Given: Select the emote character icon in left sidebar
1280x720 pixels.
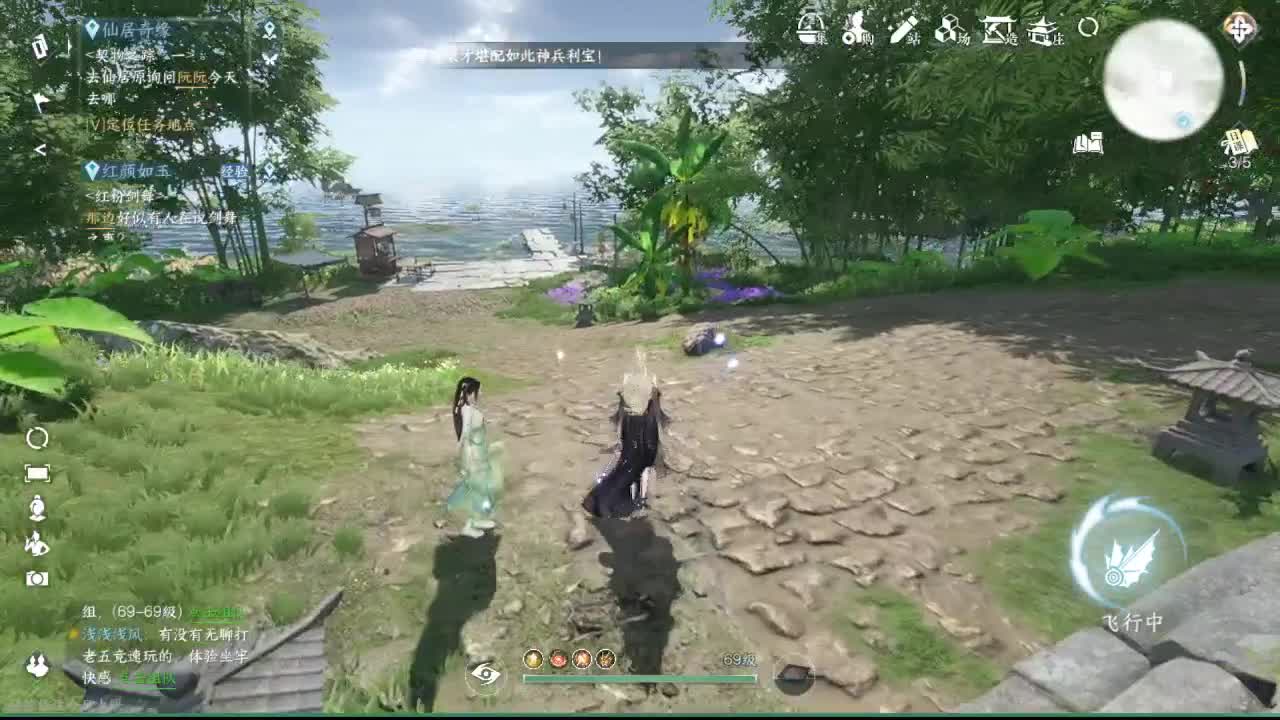Looking at the screenshot, I should (36, 545).
